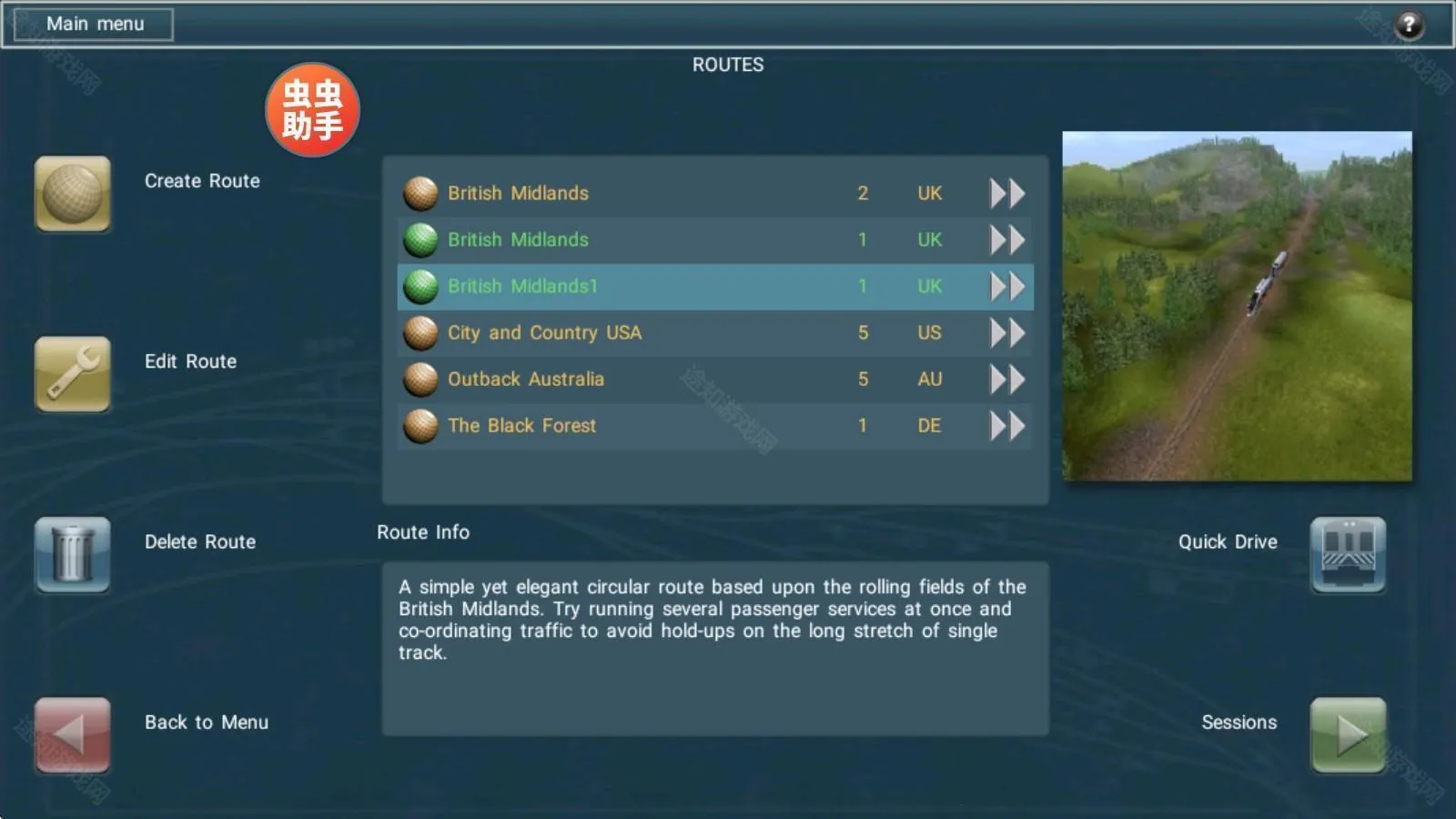Open Sessions with the green arrow button
The width and height of the screenshot is (1456, 819).
(1348, 734)
